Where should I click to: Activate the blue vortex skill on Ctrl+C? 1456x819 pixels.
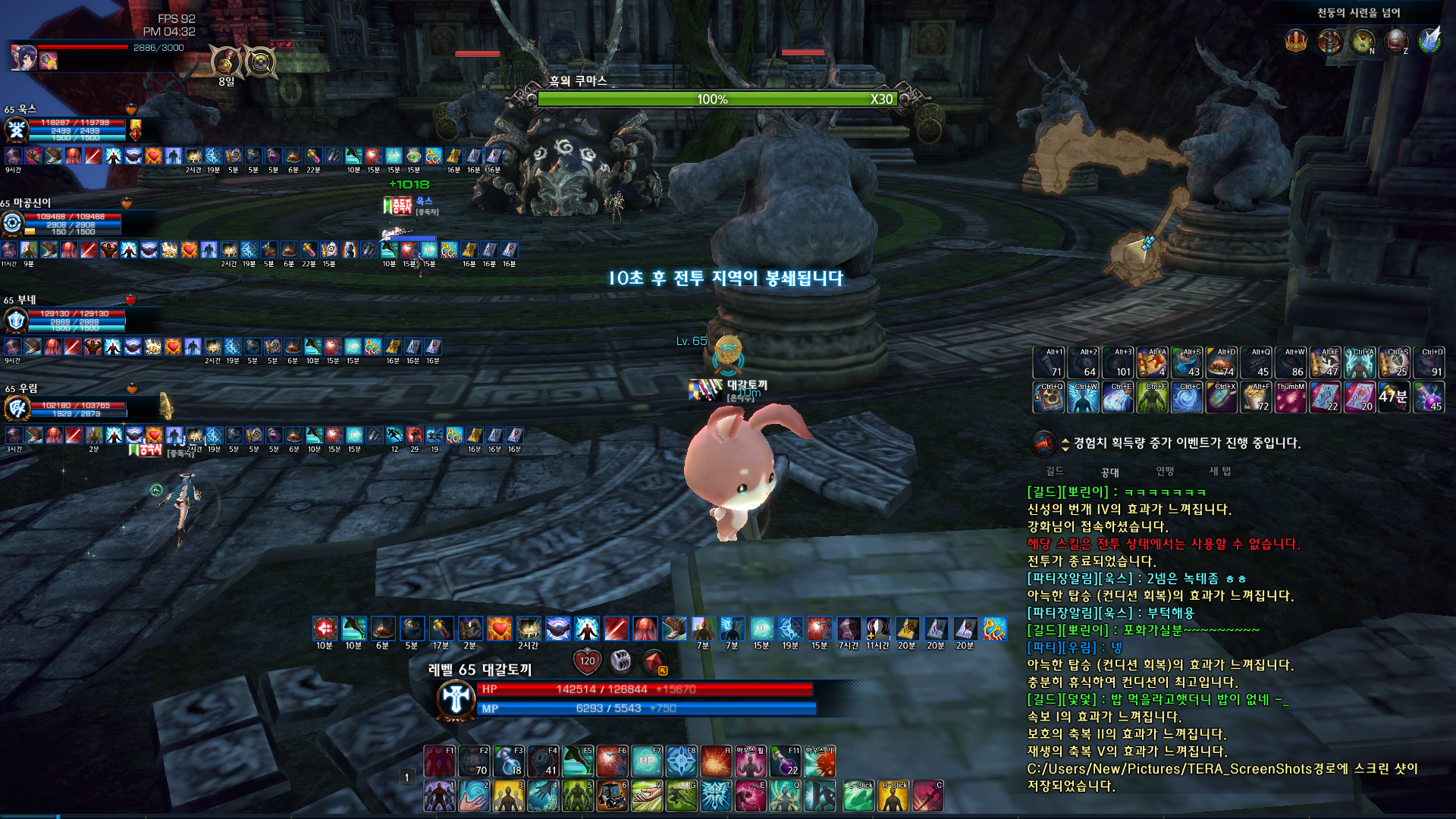tap(1186, 397)
